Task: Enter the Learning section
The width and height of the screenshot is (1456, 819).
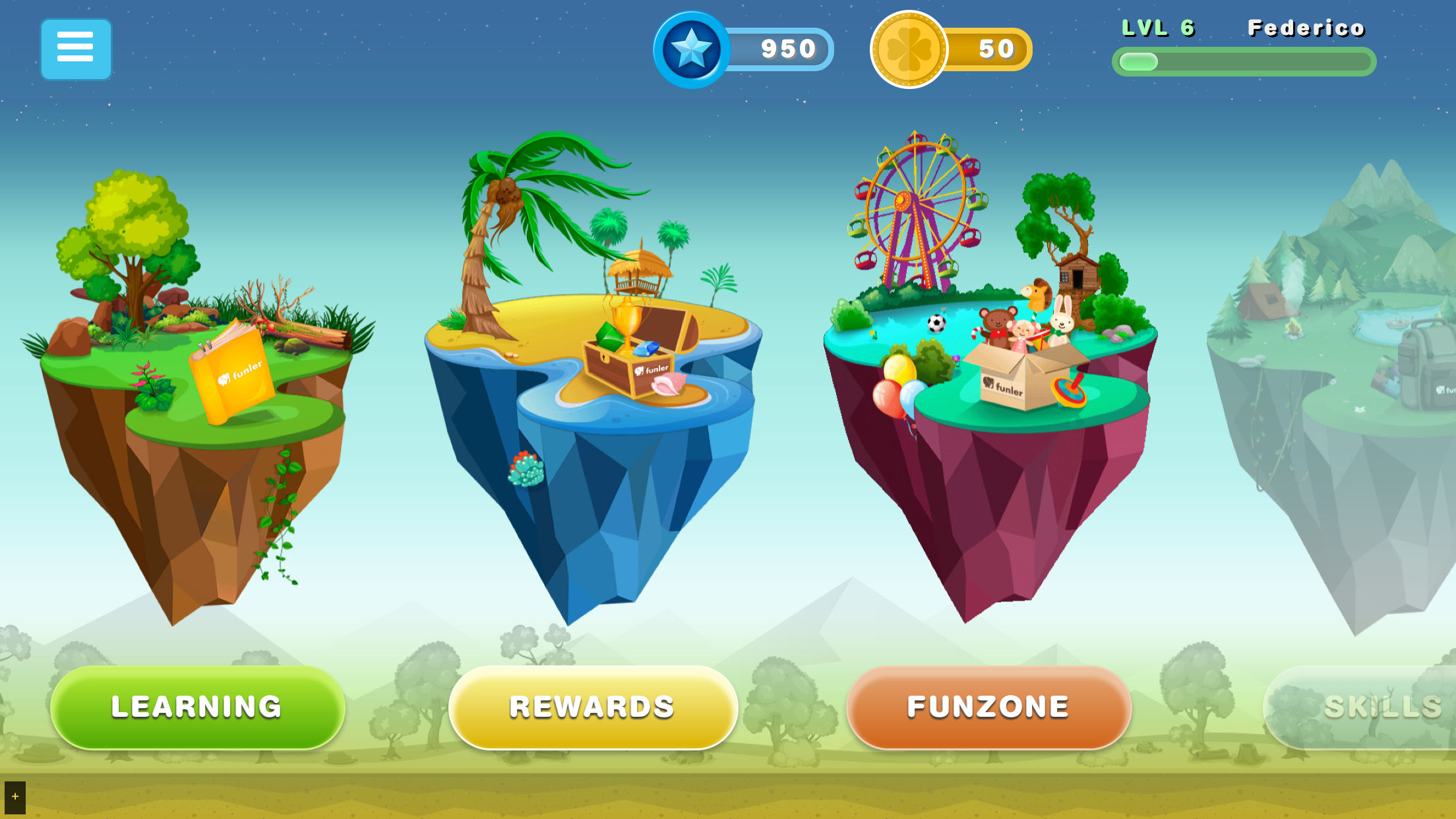Action: [x=197, y=707]
